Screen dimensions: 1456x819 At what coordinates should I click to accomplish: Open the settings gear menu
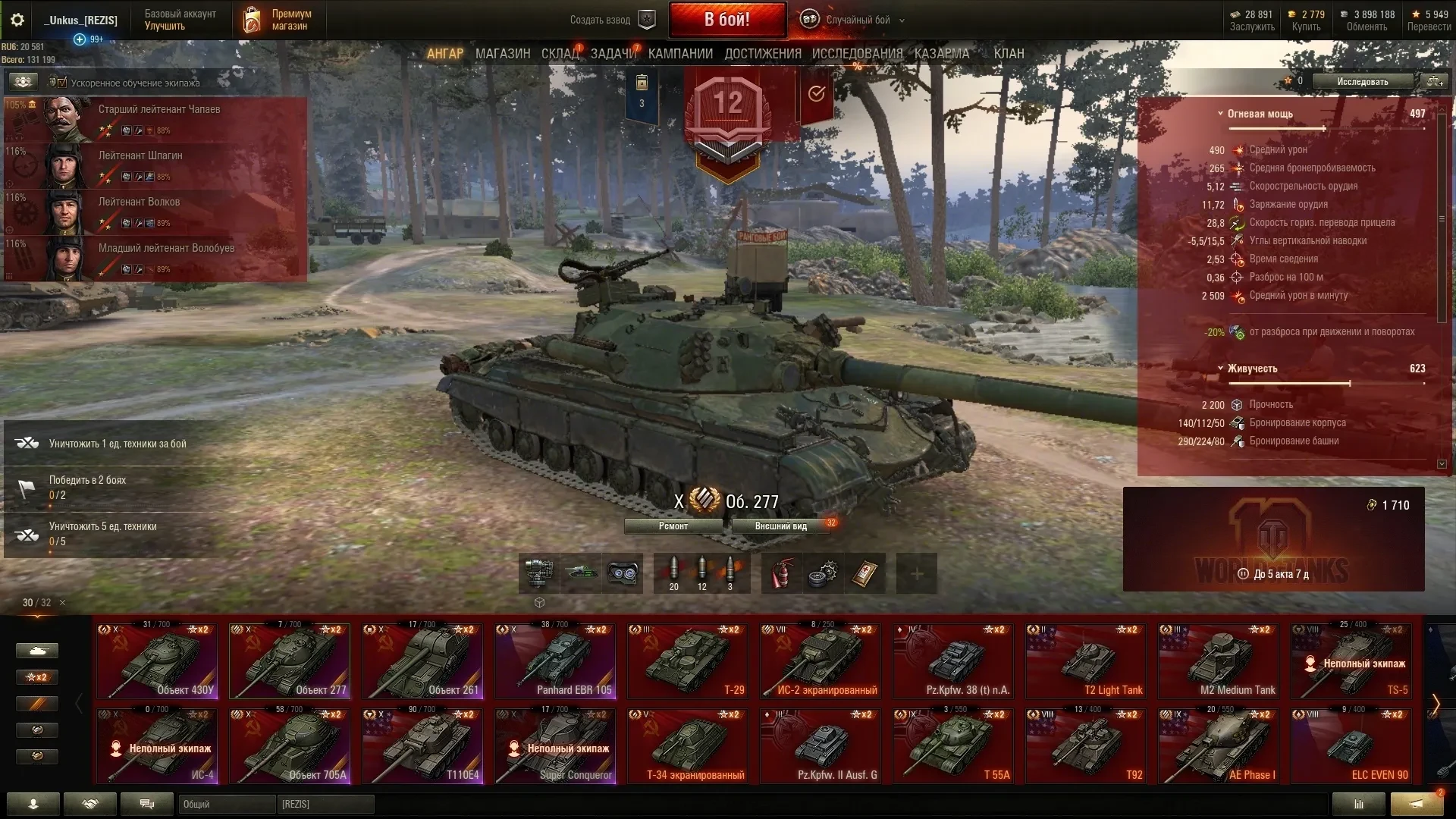point(17,20)
